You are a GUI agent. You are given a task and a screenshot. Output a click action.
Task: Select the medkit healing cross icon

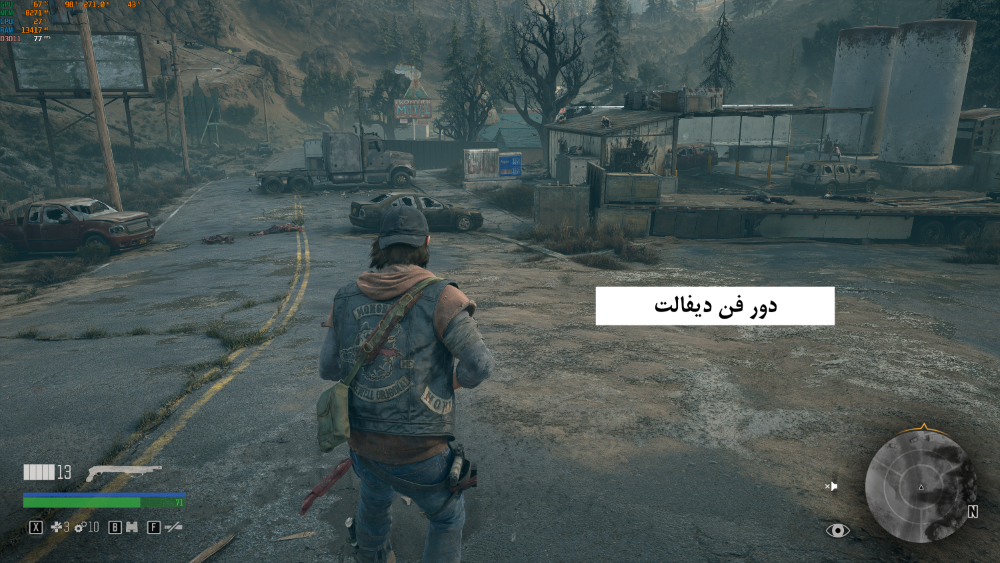pos(57,527)
